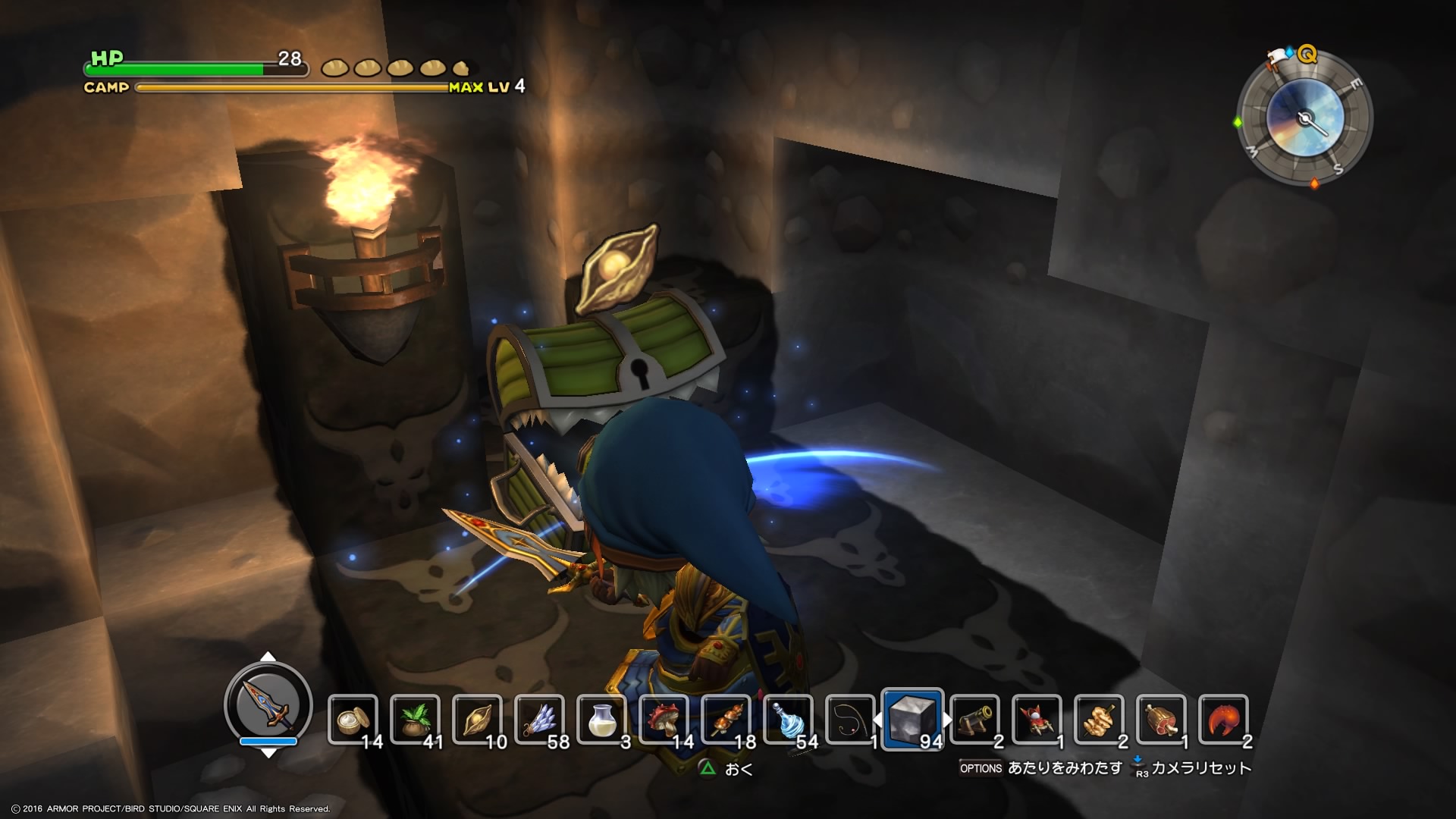1456x819 pixels.
Task: Pick the blue swirl potion bottle slot
Action: click(x=788, y=720)
